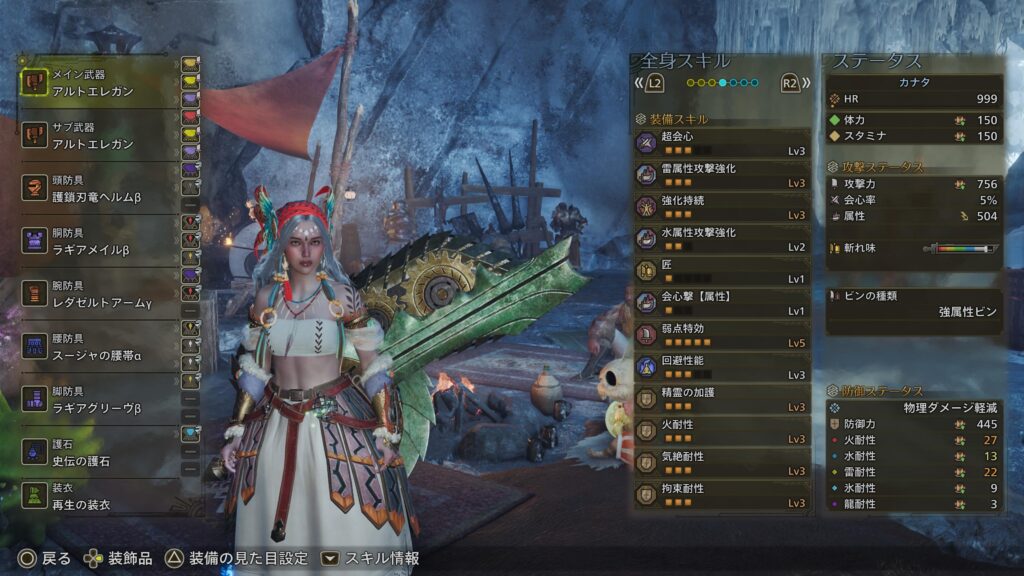Select the 水属性攻撃強化 skill entry
1024x576 pixels.
722,239
